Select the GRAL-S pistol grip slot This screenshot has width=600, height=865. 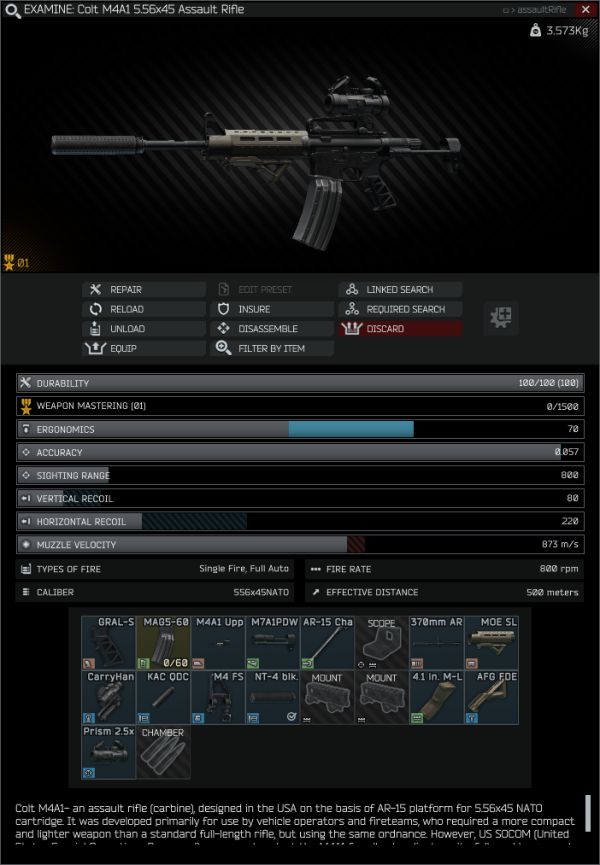point(109,643)
